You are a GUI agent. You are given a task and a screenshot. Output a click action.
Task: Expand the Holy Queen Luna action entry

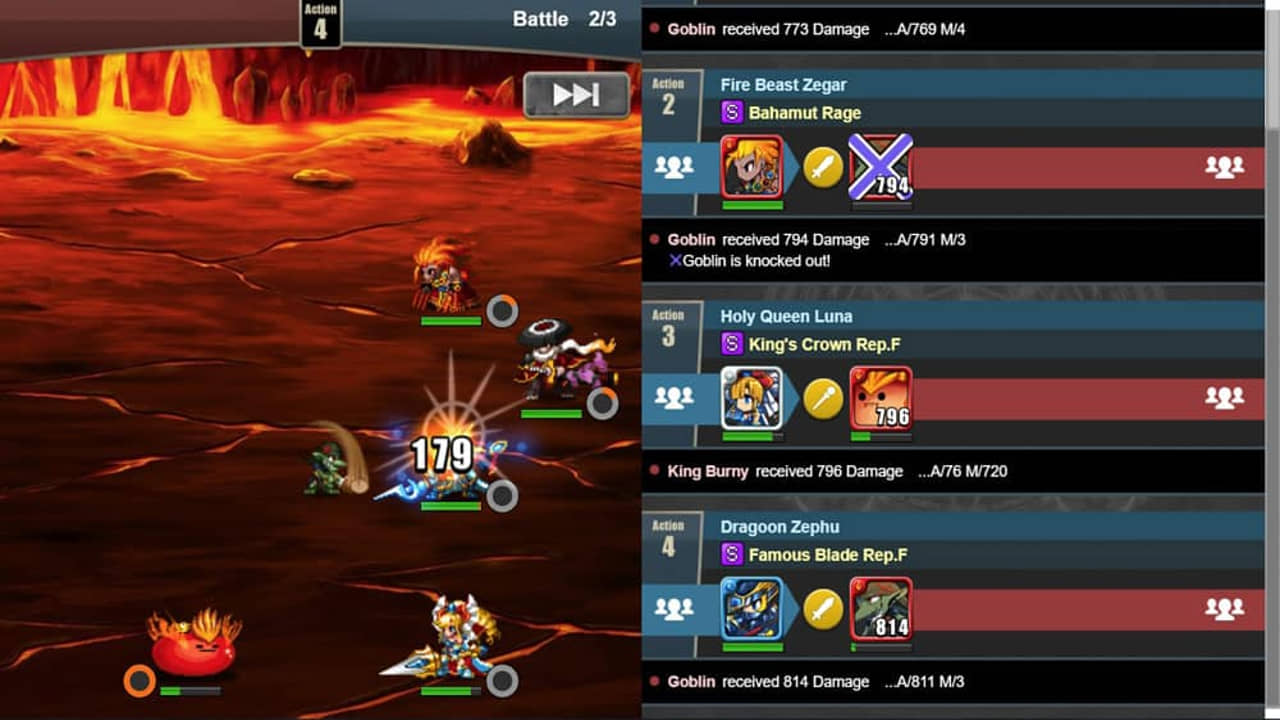pos(950,316)
